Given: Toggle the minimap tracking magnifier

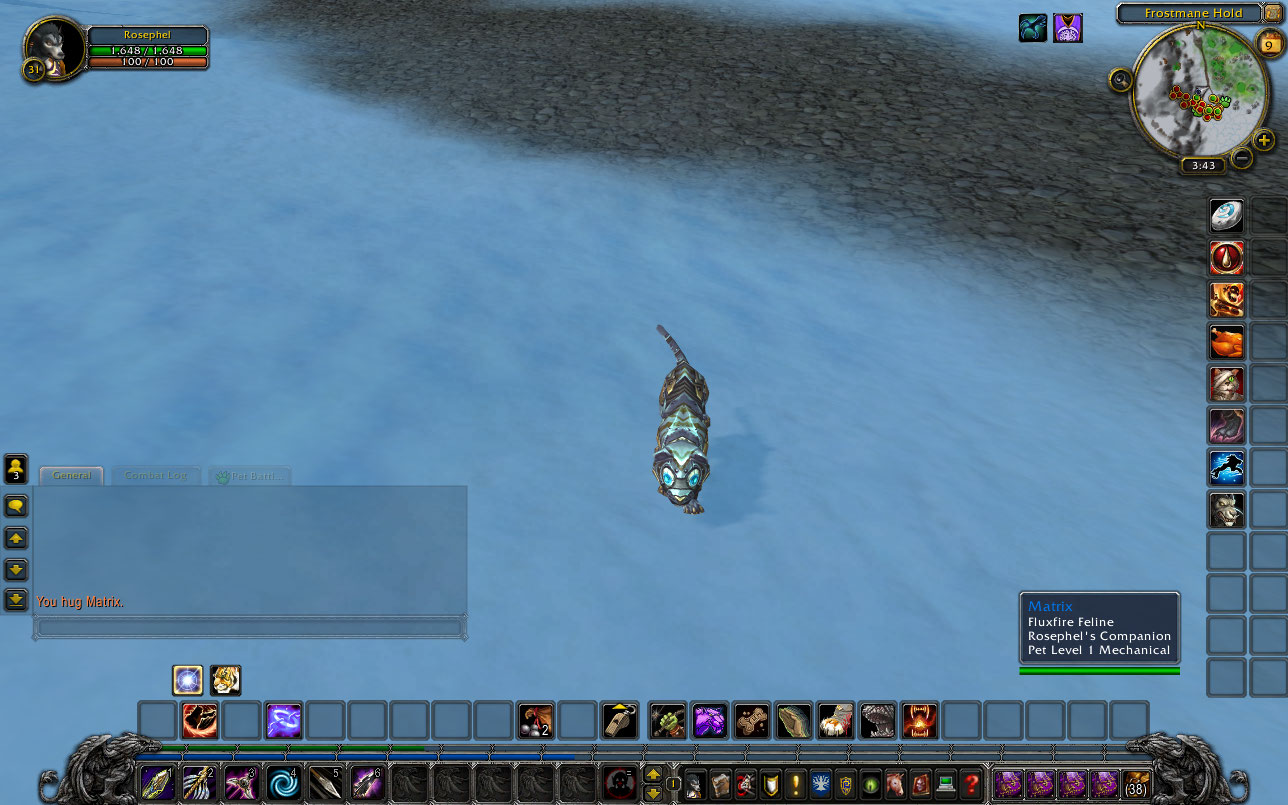Looking at the screenshot, I should (1119, 80).
